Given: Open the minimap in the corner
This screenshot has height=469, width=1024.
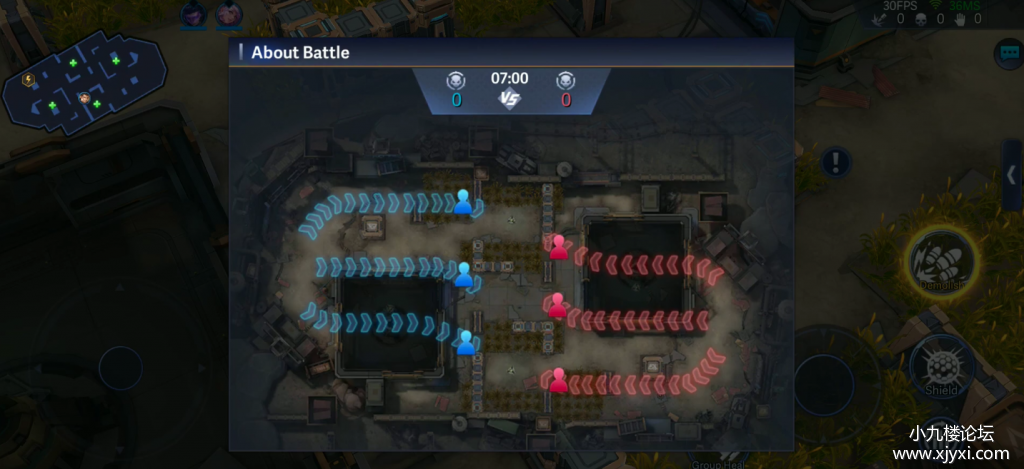Looking at the screenshot, I should 85,81.
